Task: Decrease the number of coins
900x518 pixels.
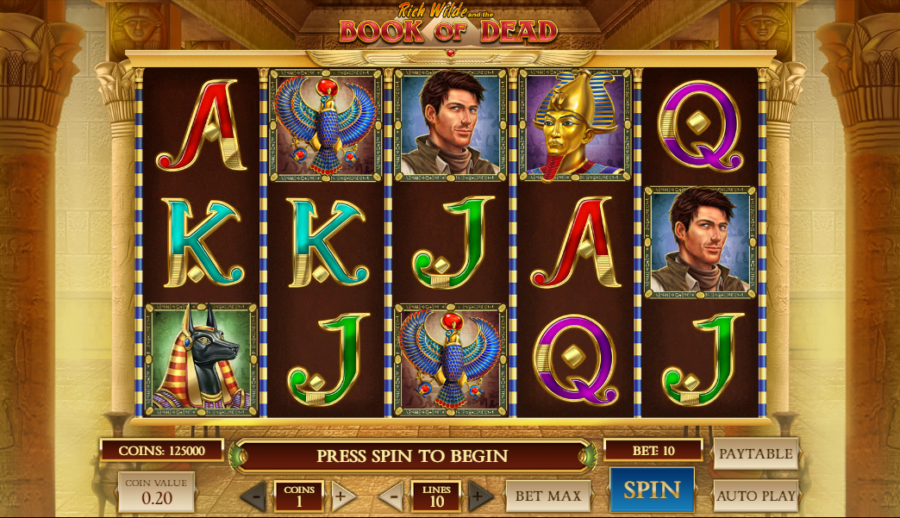Action: click(x=254, y=496)
